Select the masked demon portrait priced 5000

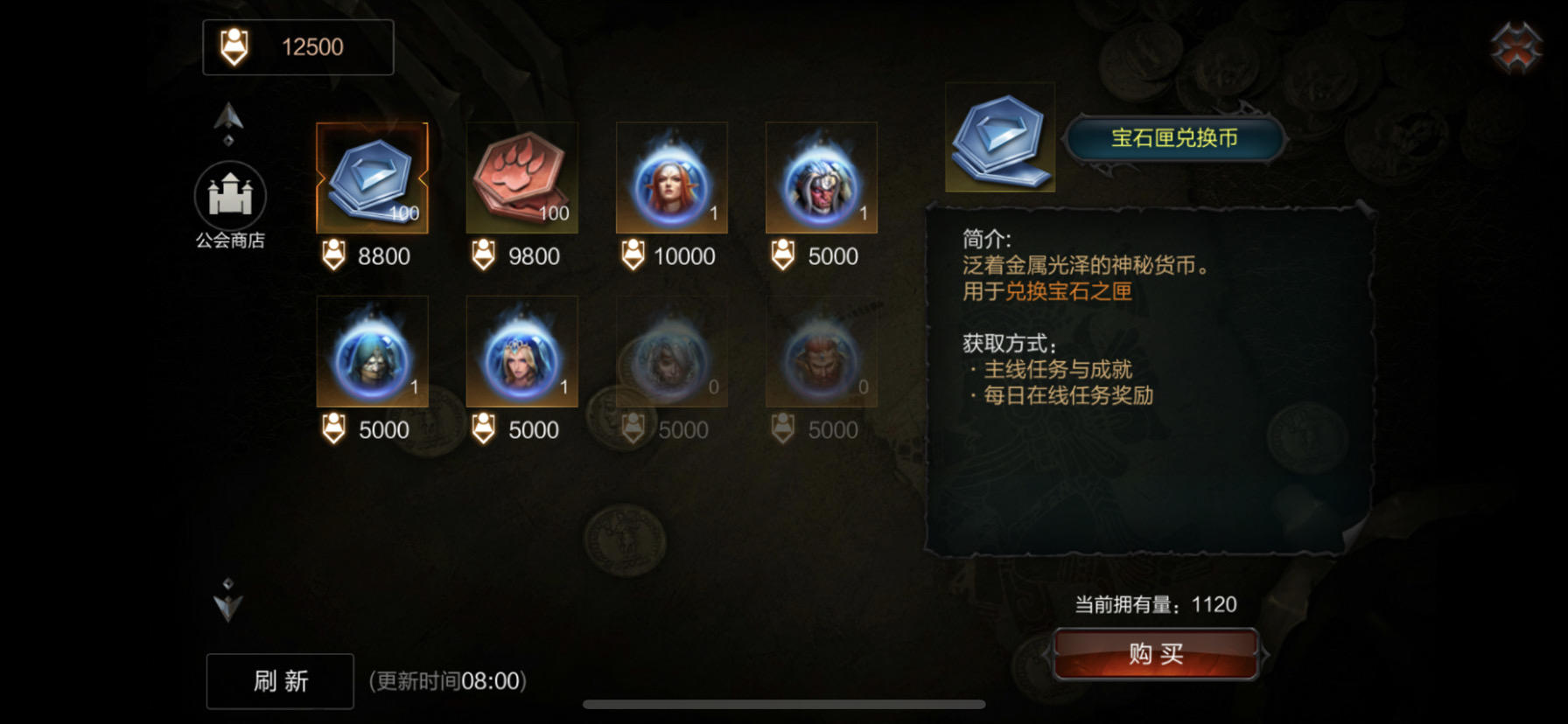(821, 178)
